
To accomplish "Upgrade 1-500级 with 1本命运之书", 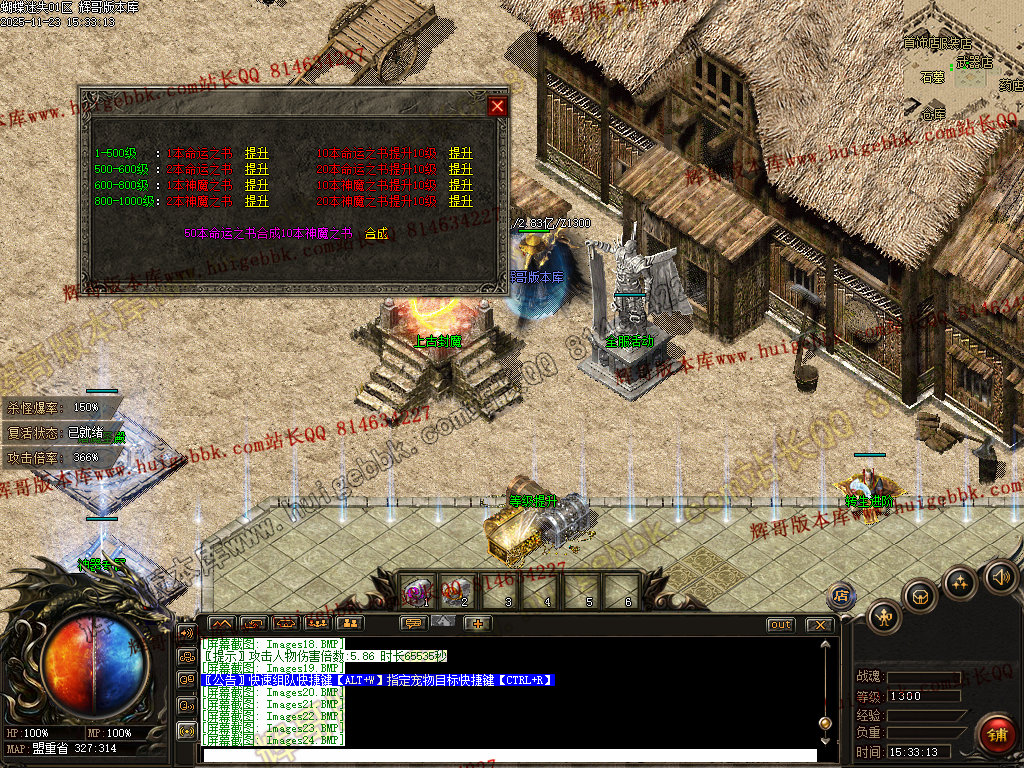I will click(256, 154).
